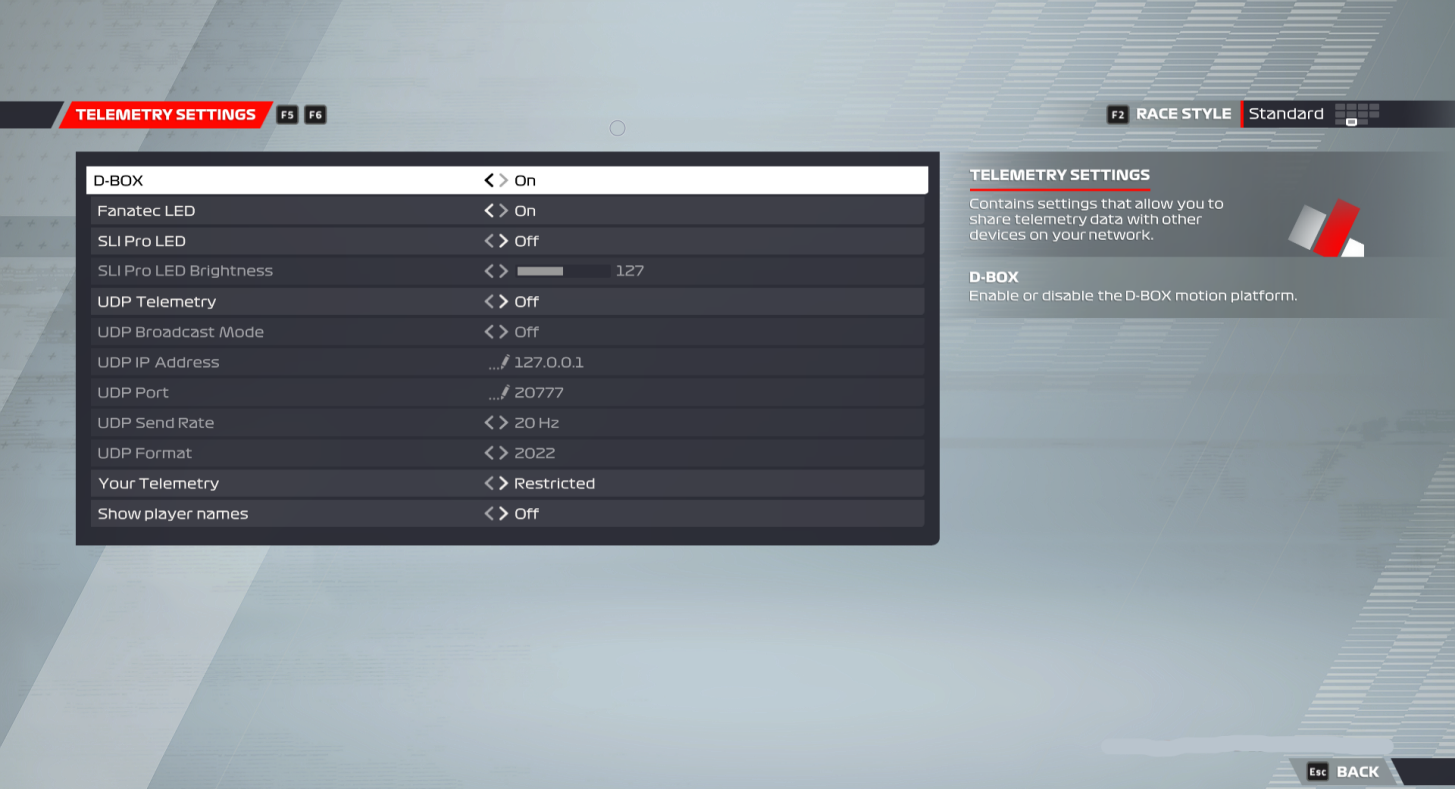Screen dimensions: 1455x789
Task: Click the UDP IP Address field showing 127.0.0.1
Action: point(547,361)
